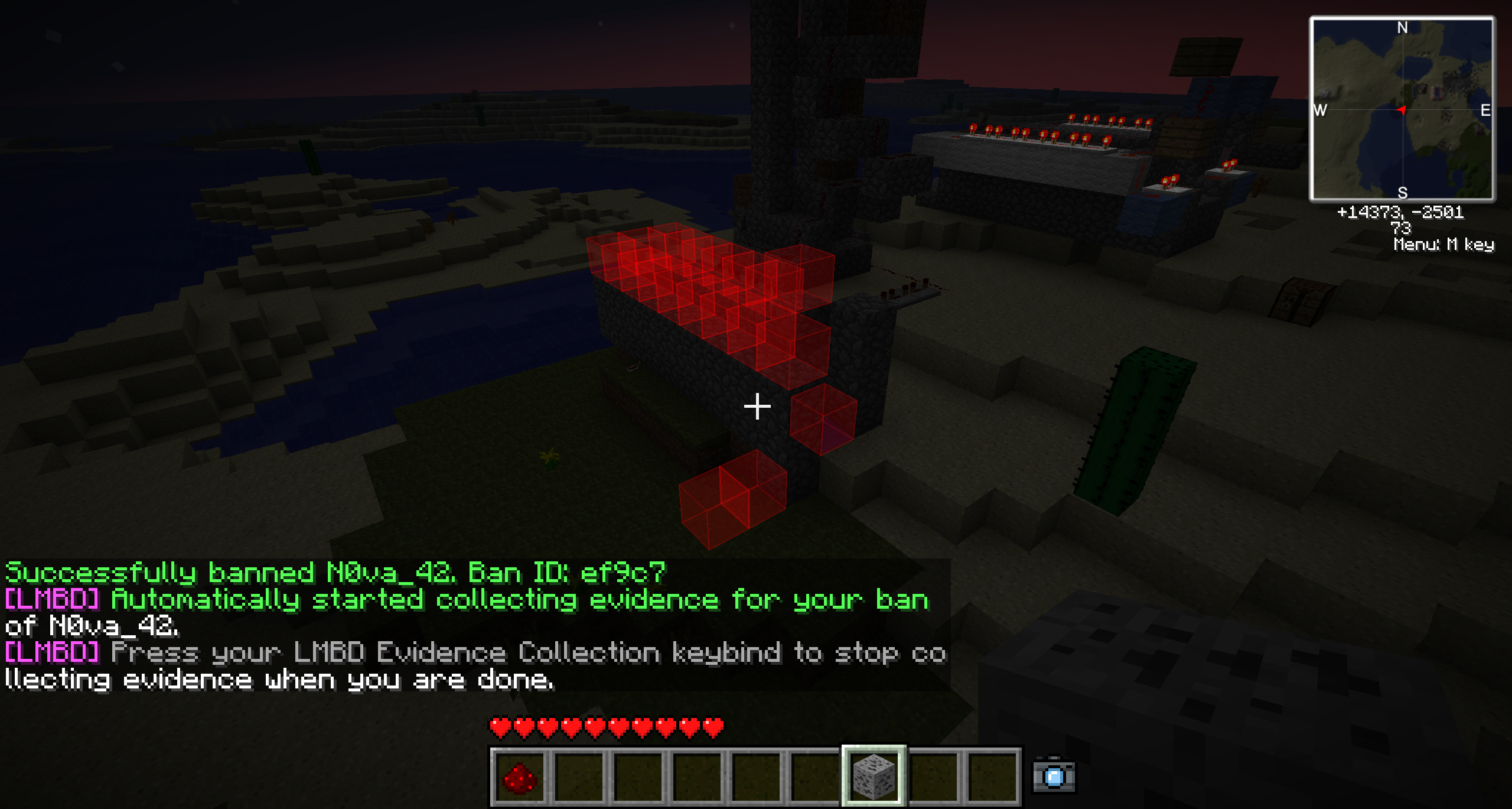The width and height of the screenshot is (1512, 809).
Task: Select the redstone dust hotbar slot
Action: point(519,776)
